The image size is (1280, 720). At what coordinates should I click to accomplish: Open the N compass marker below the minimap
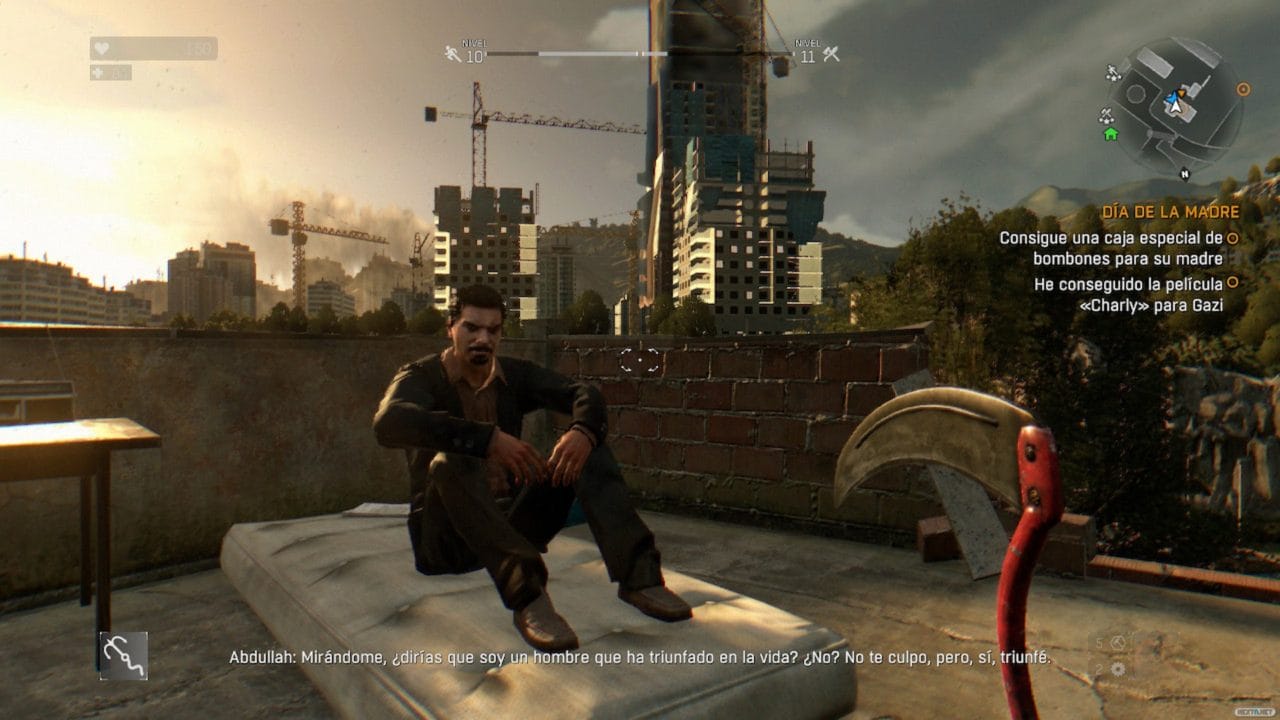(x=1185, y=173)
